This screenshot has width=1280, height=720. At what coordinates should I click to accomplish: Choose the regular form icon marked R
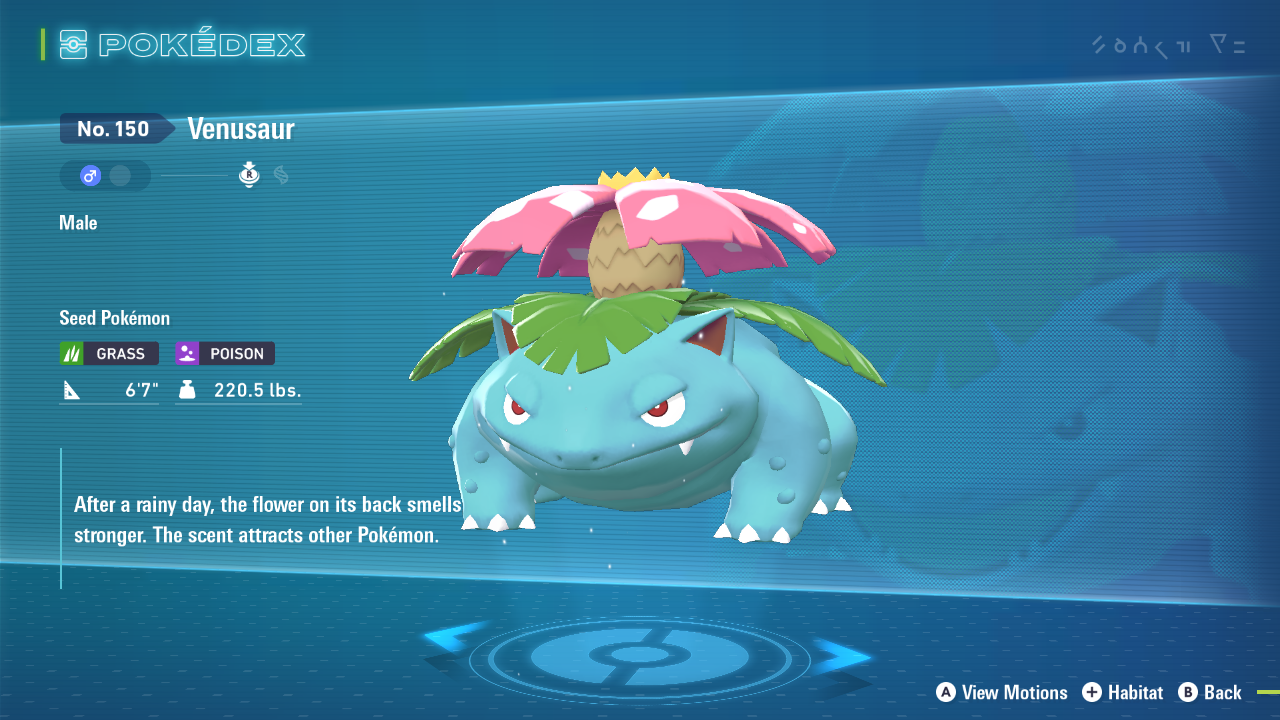tap(249, 176)
